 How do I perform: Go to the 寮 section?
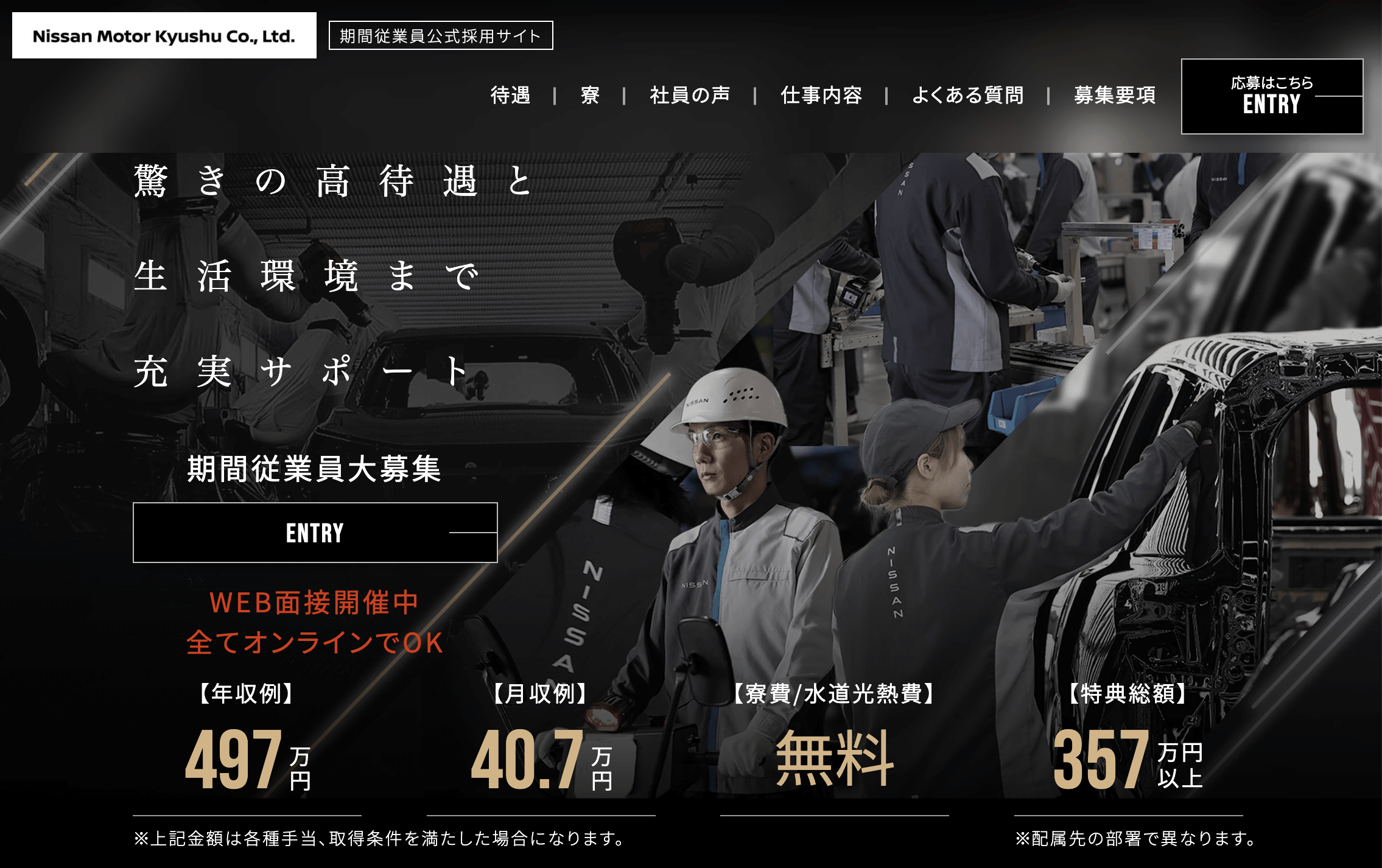pos(590,96)
